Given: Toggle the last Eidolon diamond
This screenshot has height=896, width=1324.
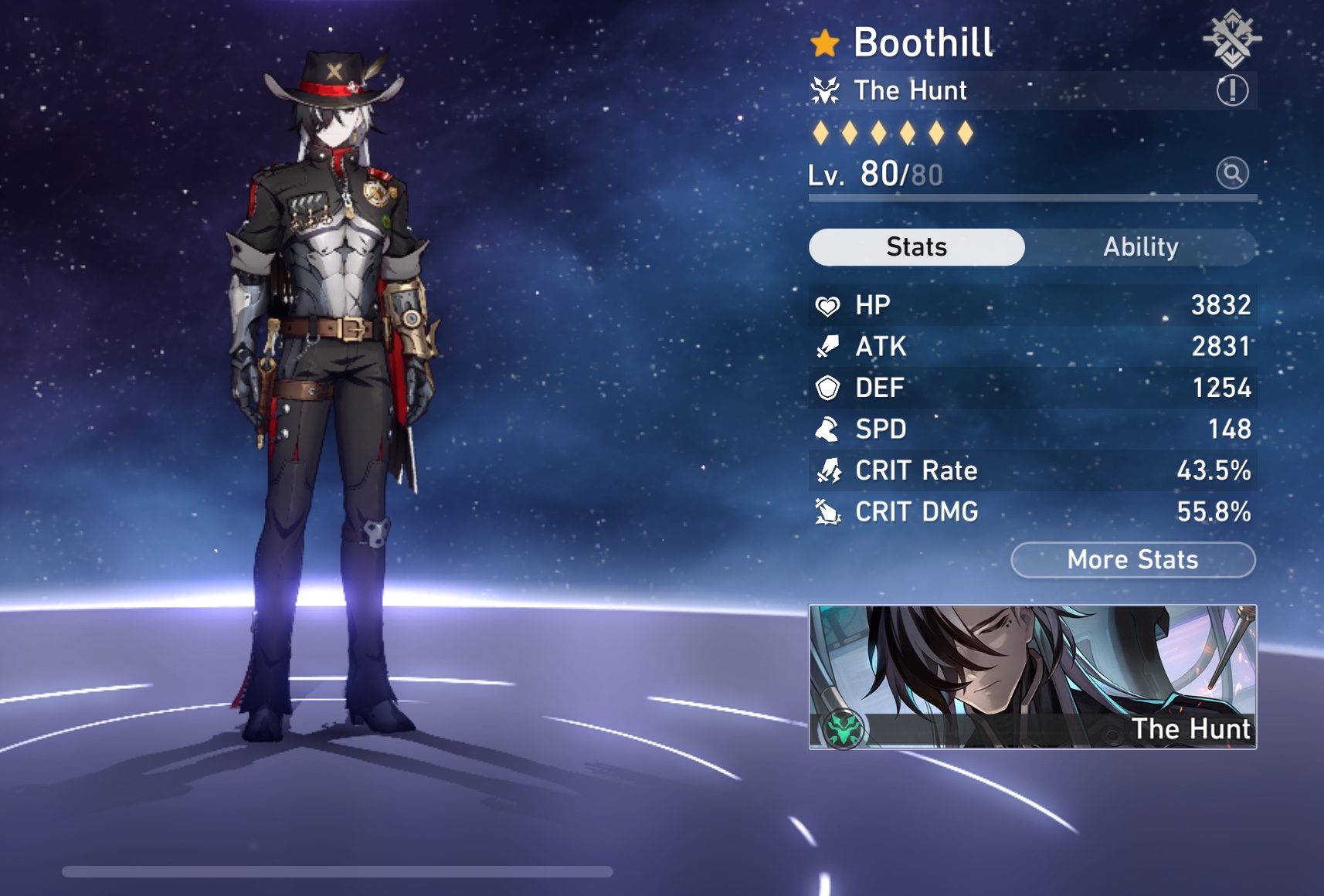Looking at the screenshot, I should (x=960, y=133).
